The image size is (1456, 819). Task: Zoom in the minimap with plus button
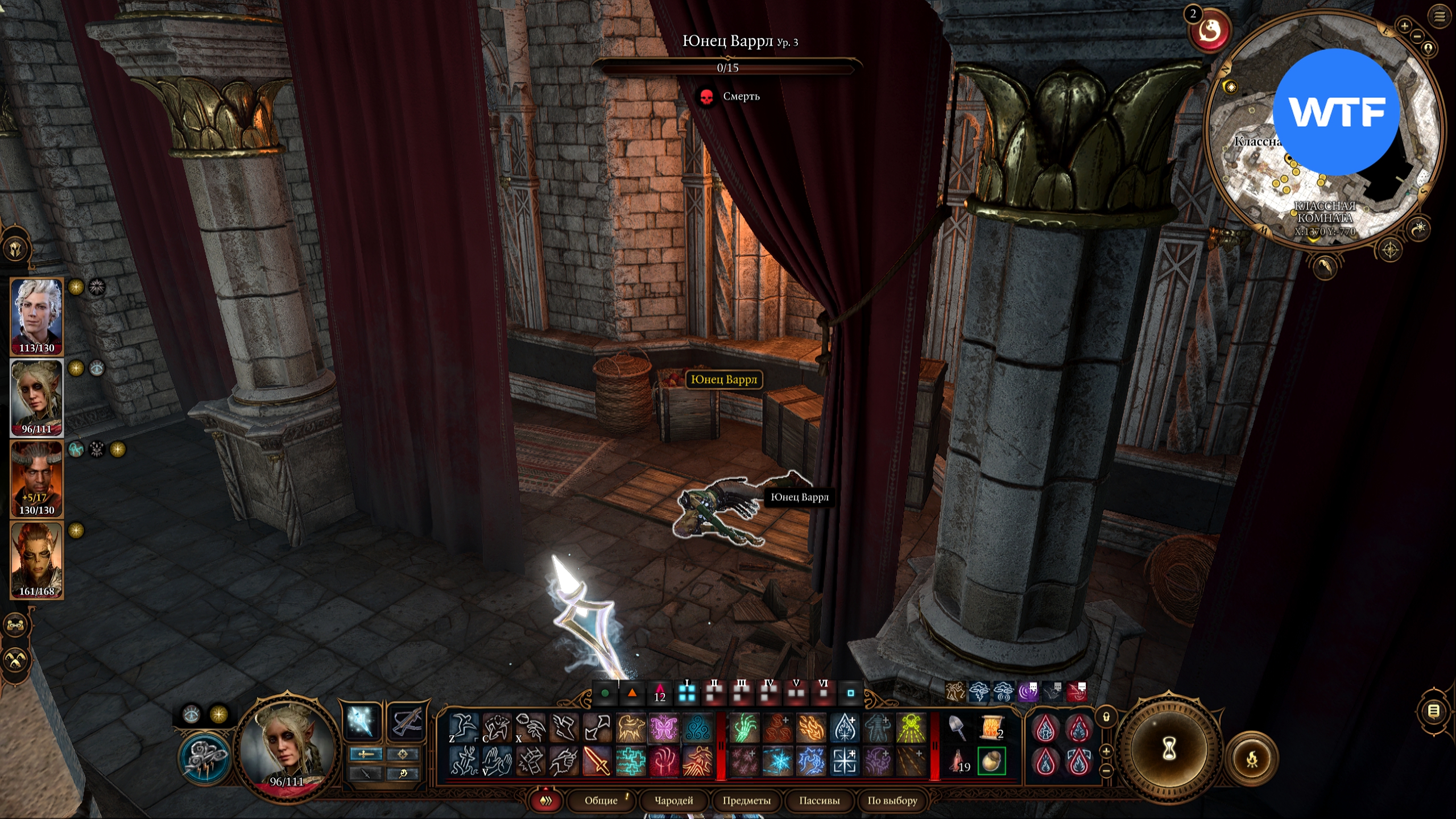coord(1404,26)
